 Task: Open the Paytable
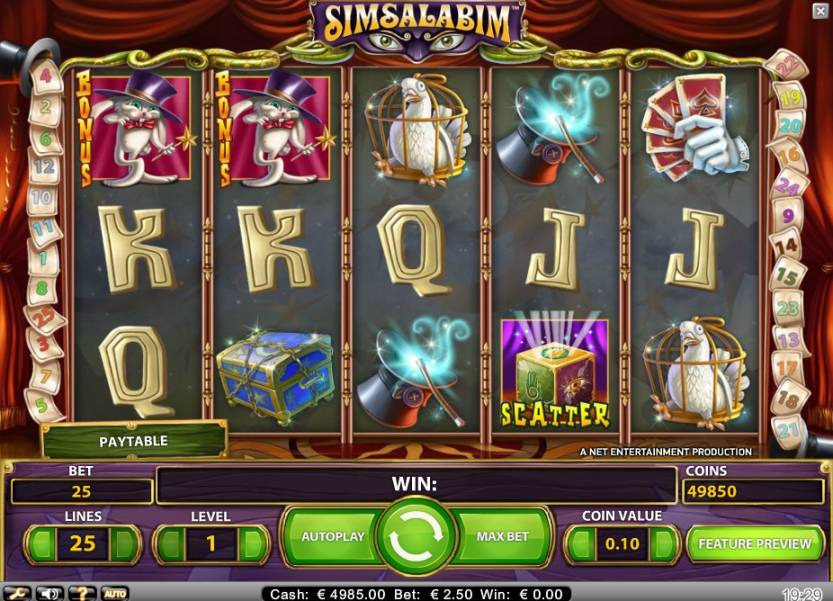point(133,441)
